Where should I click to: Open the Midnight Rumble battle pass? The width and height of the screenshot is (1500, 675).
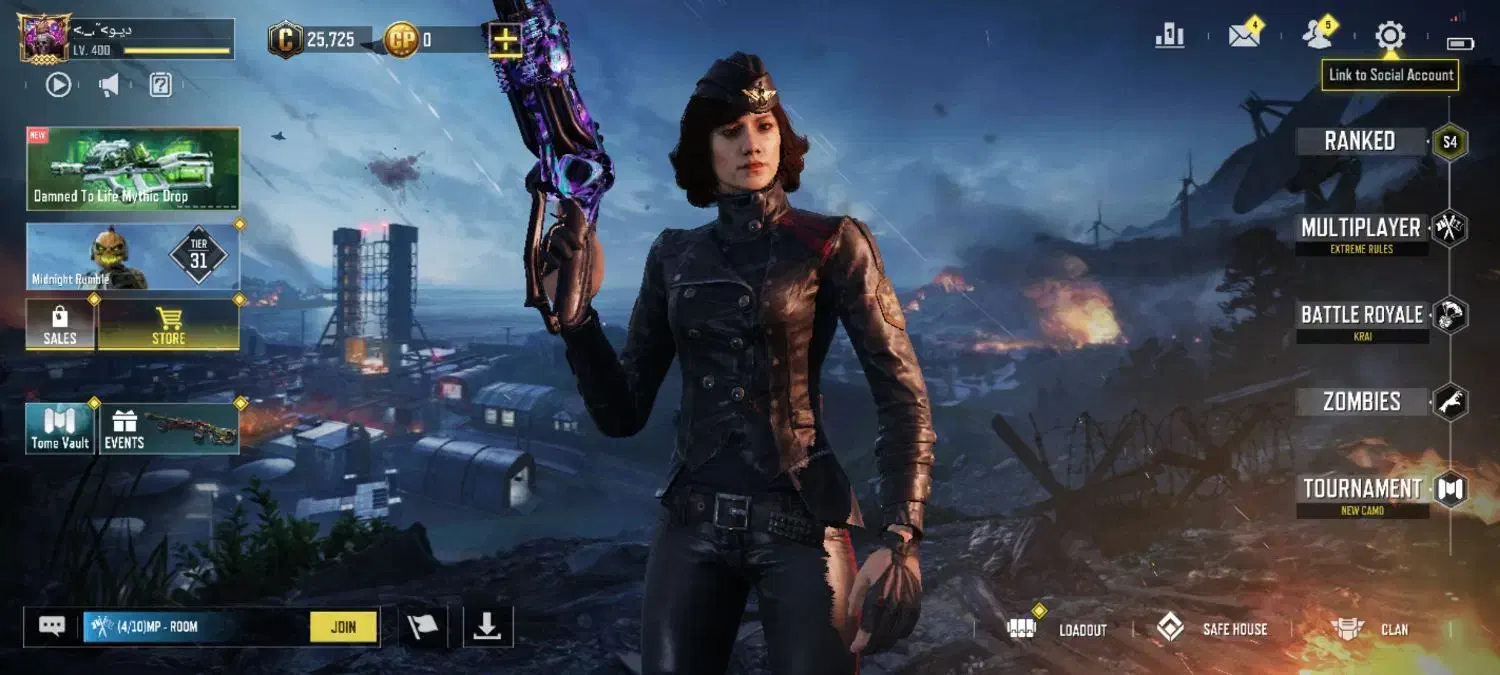pyautogui.click(x=133, y=257)
